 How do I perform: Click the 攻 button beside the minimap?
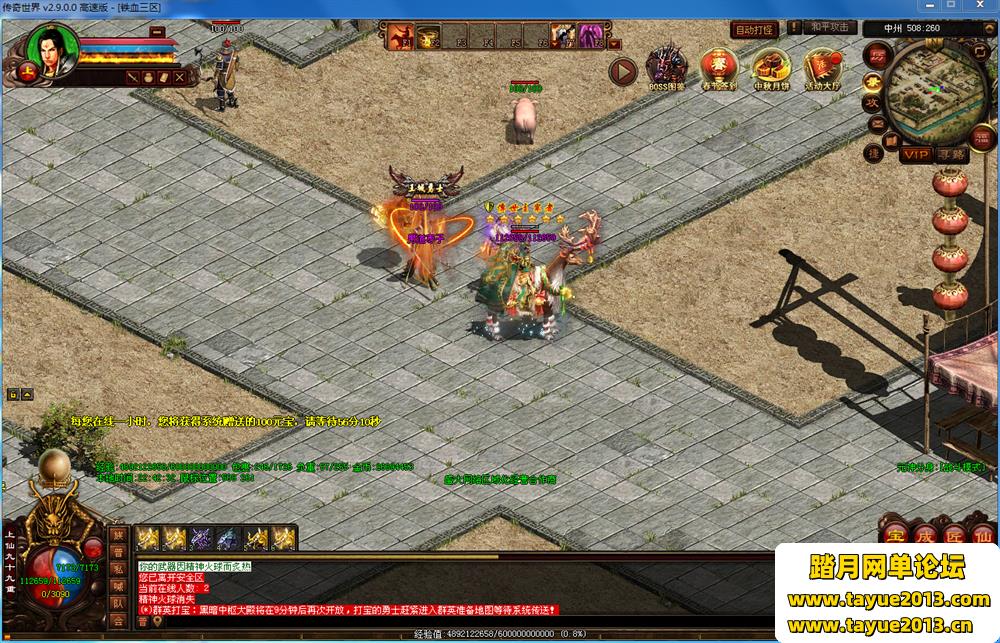point(873,103)
